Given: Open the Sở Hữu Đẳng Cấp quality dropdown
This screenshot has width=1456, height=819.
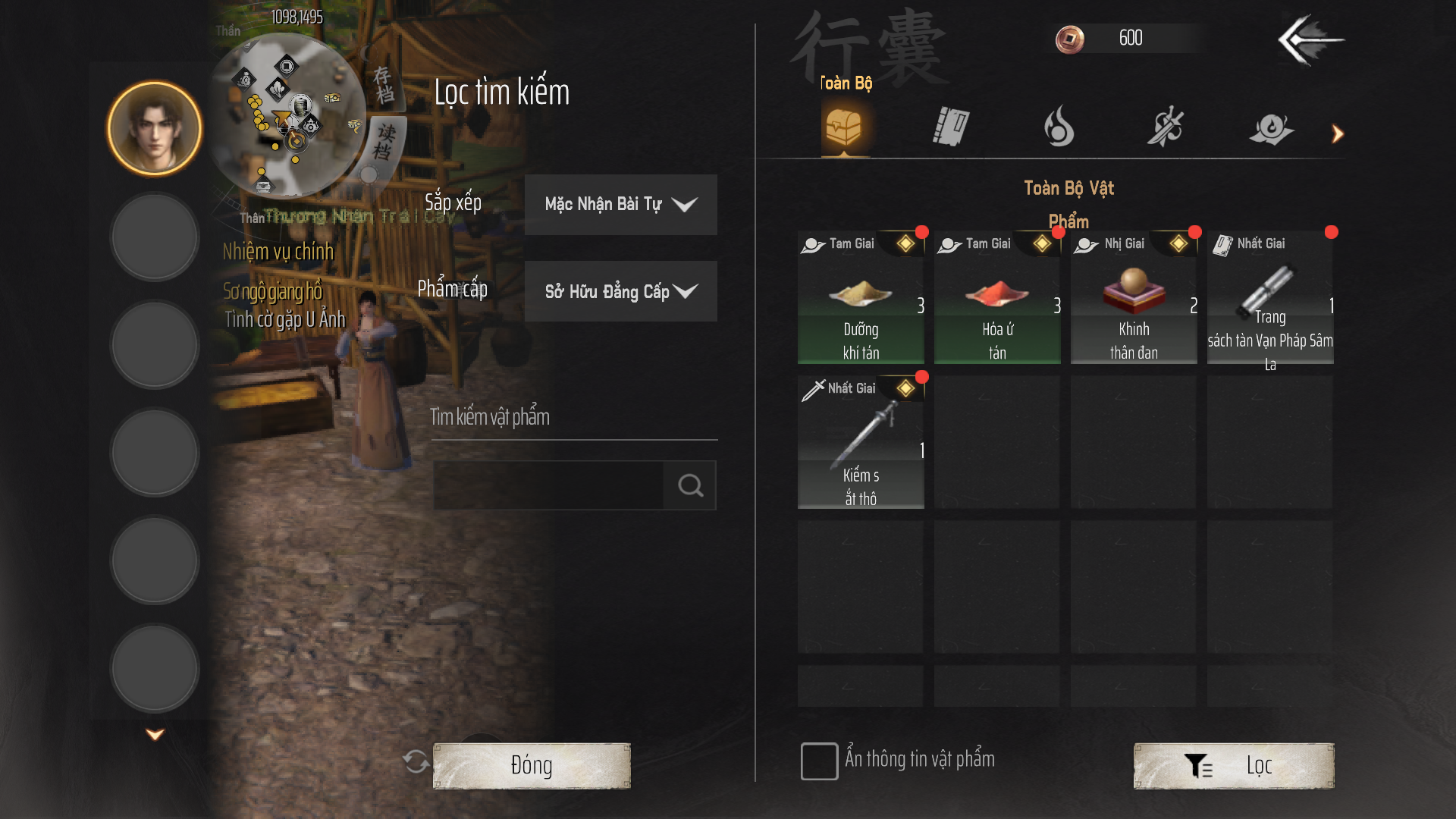Looking at the screenshot, I should (620, 291).
